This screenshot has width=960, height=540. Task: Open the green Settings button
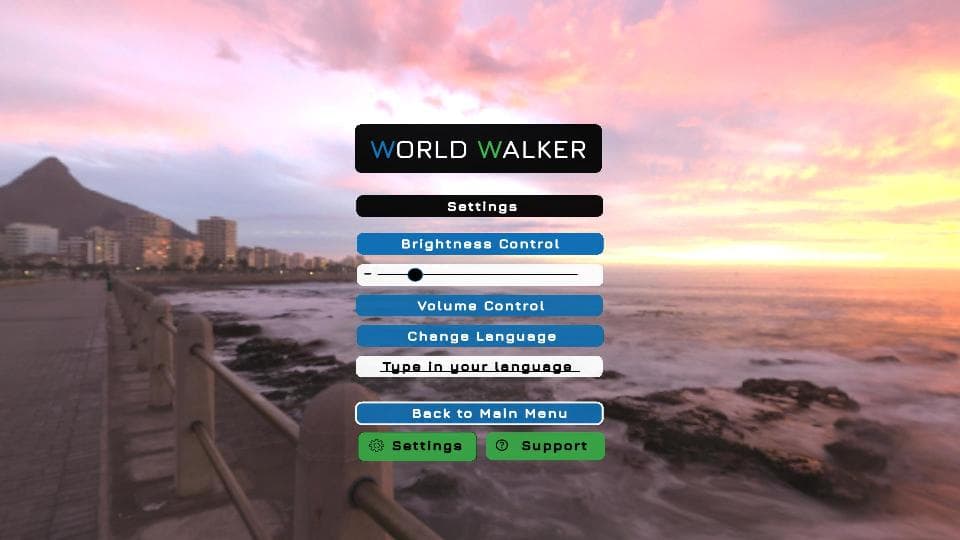click(417, 446)
